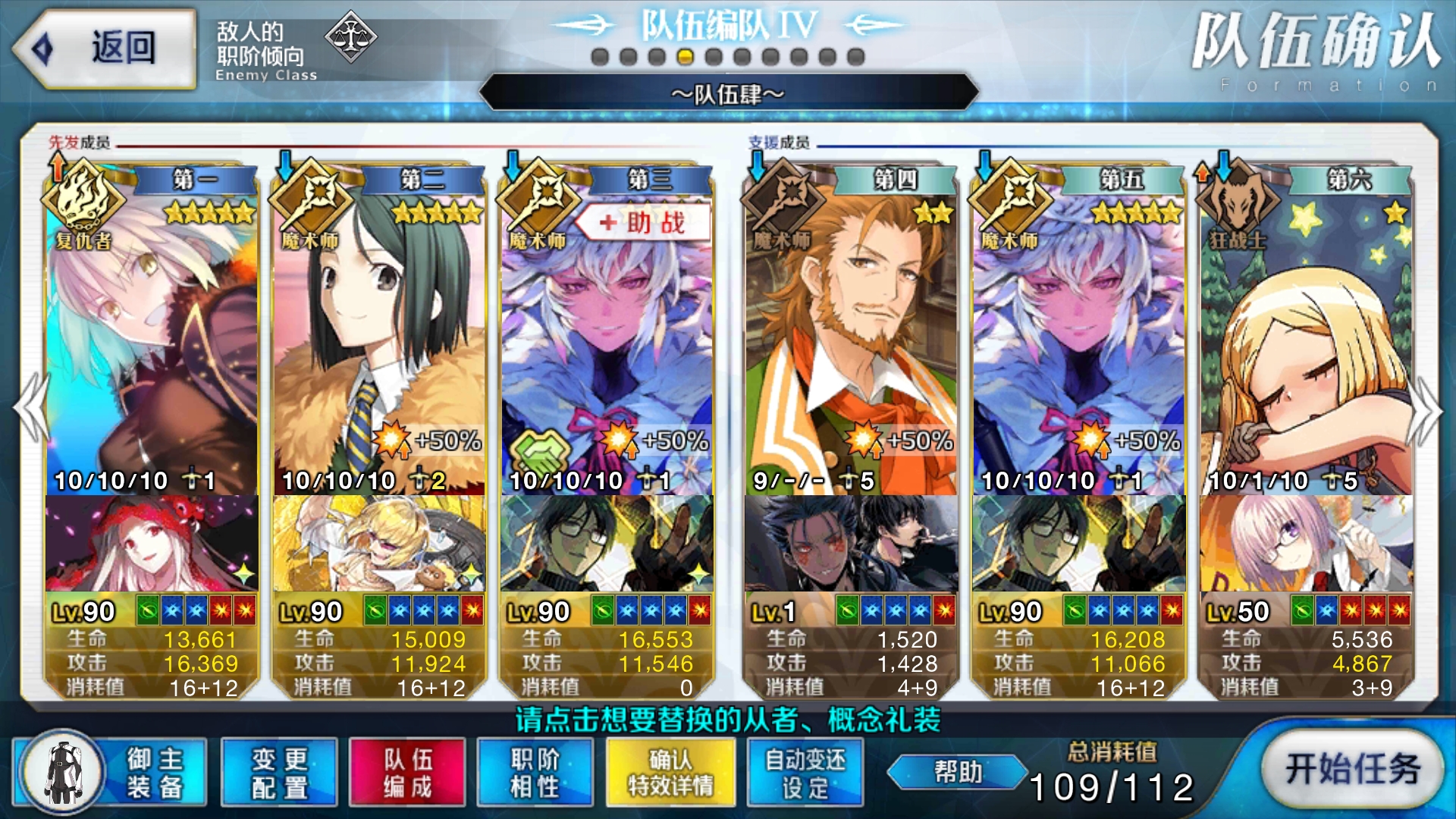The height and width of the screenshot is (819, 1456).
Task: Open 自动变还设定 settings
Action: tap(805, 772)
